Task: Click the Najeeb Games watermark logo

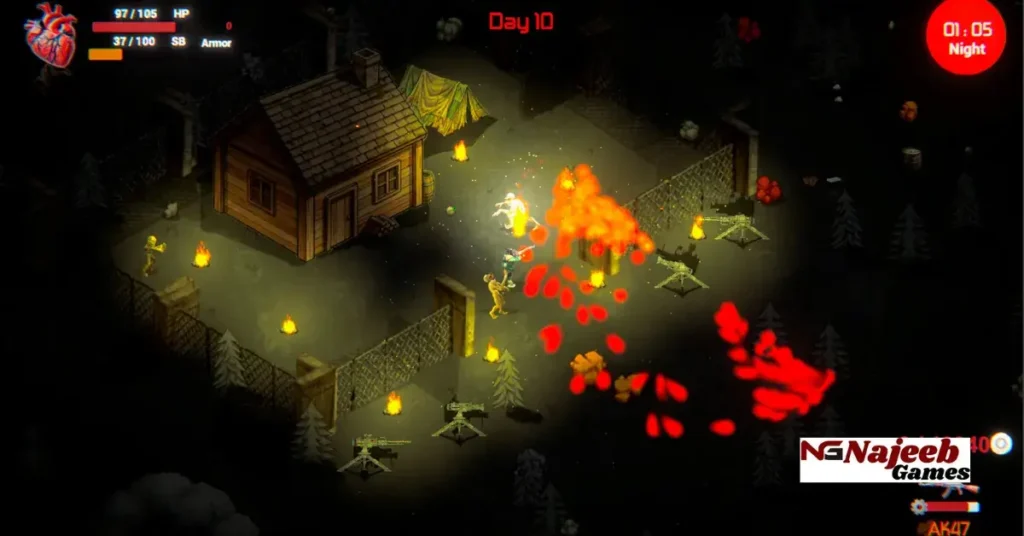Action: click(x=885, y=460)
